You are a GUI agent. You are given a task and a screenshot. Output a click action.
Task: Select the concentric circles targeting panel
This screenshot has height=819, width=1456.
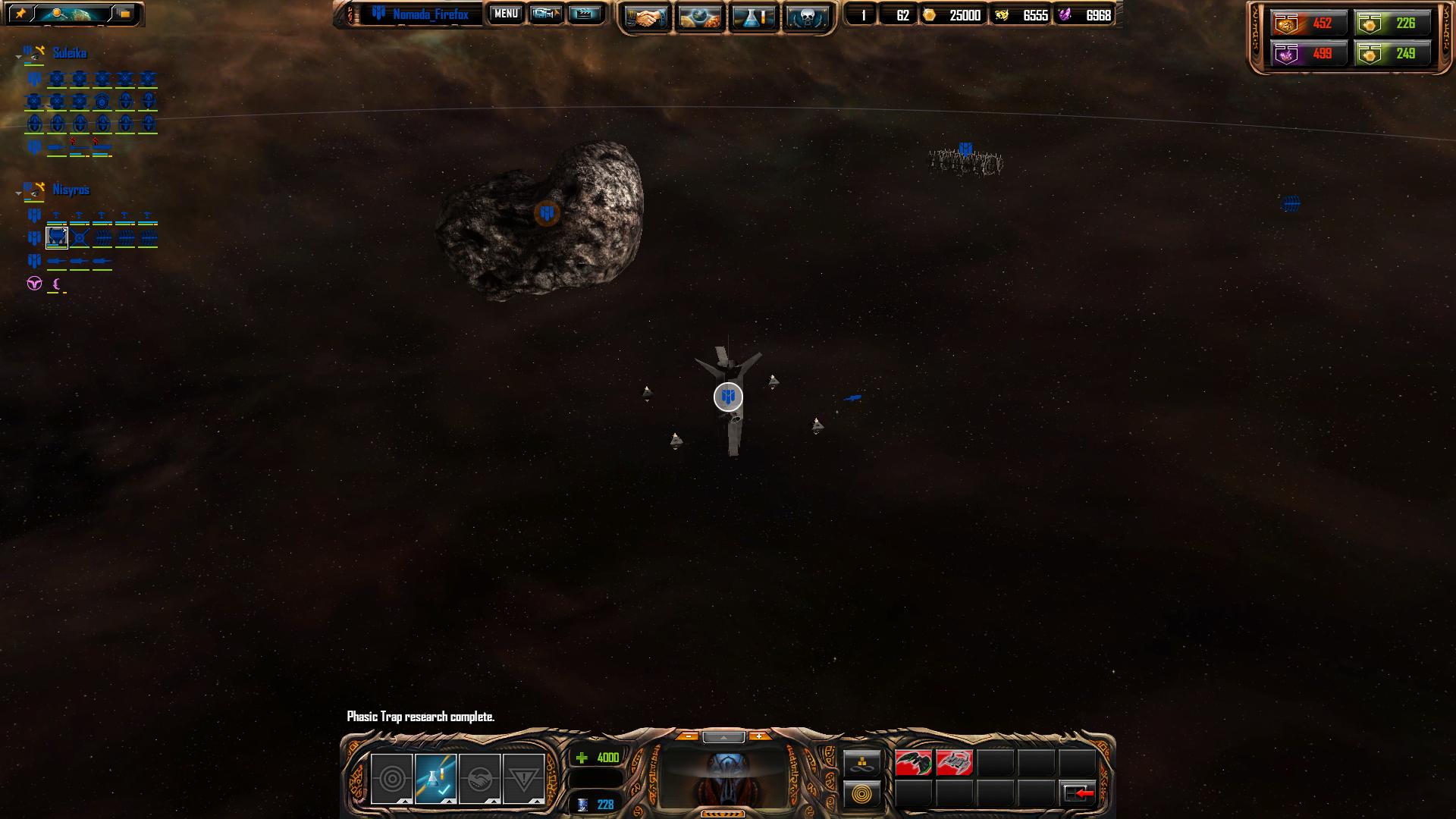(391, 778)
